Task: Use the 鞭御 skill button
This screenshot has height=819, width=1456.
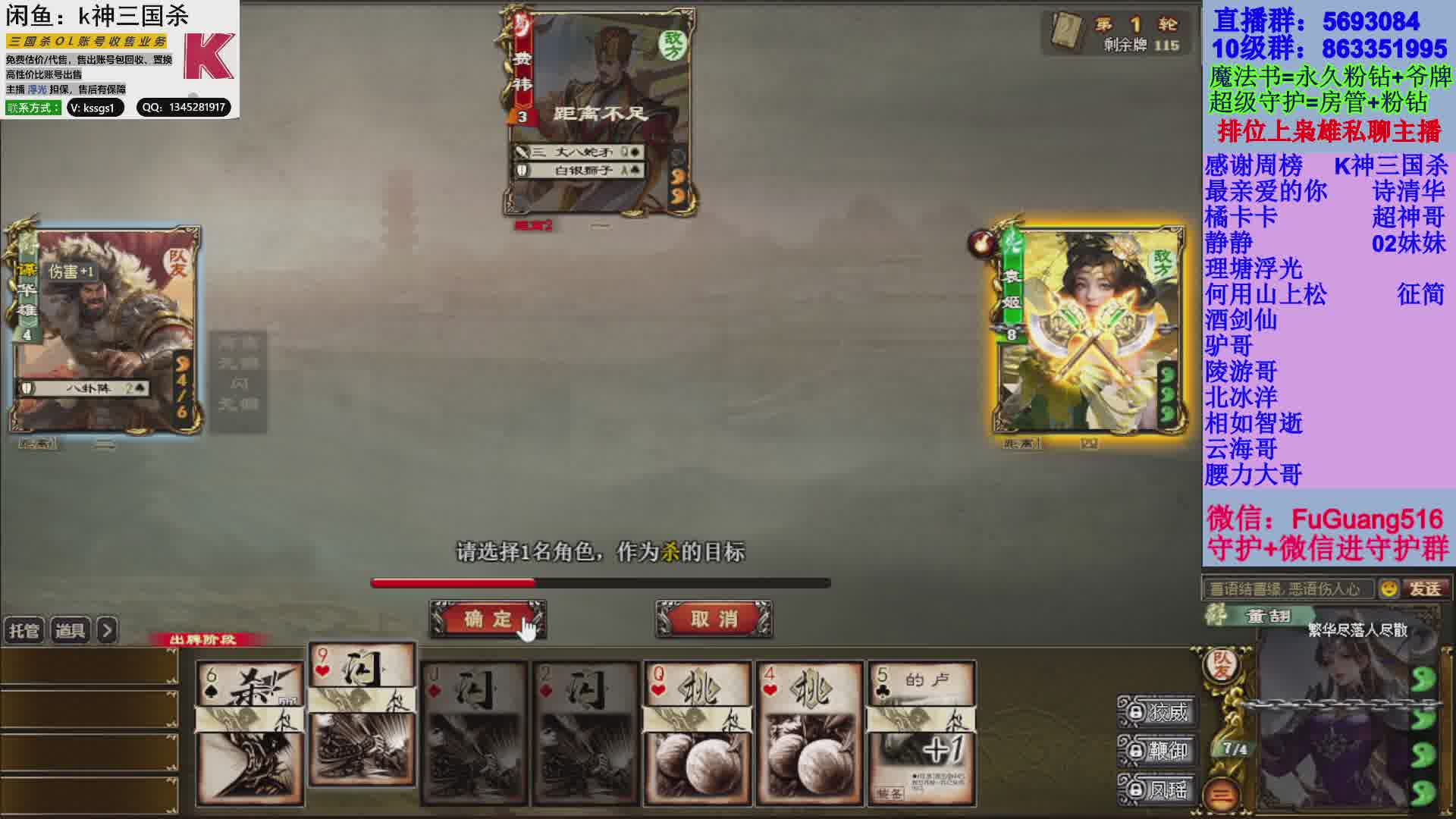Action: [x=1158, y=751]
